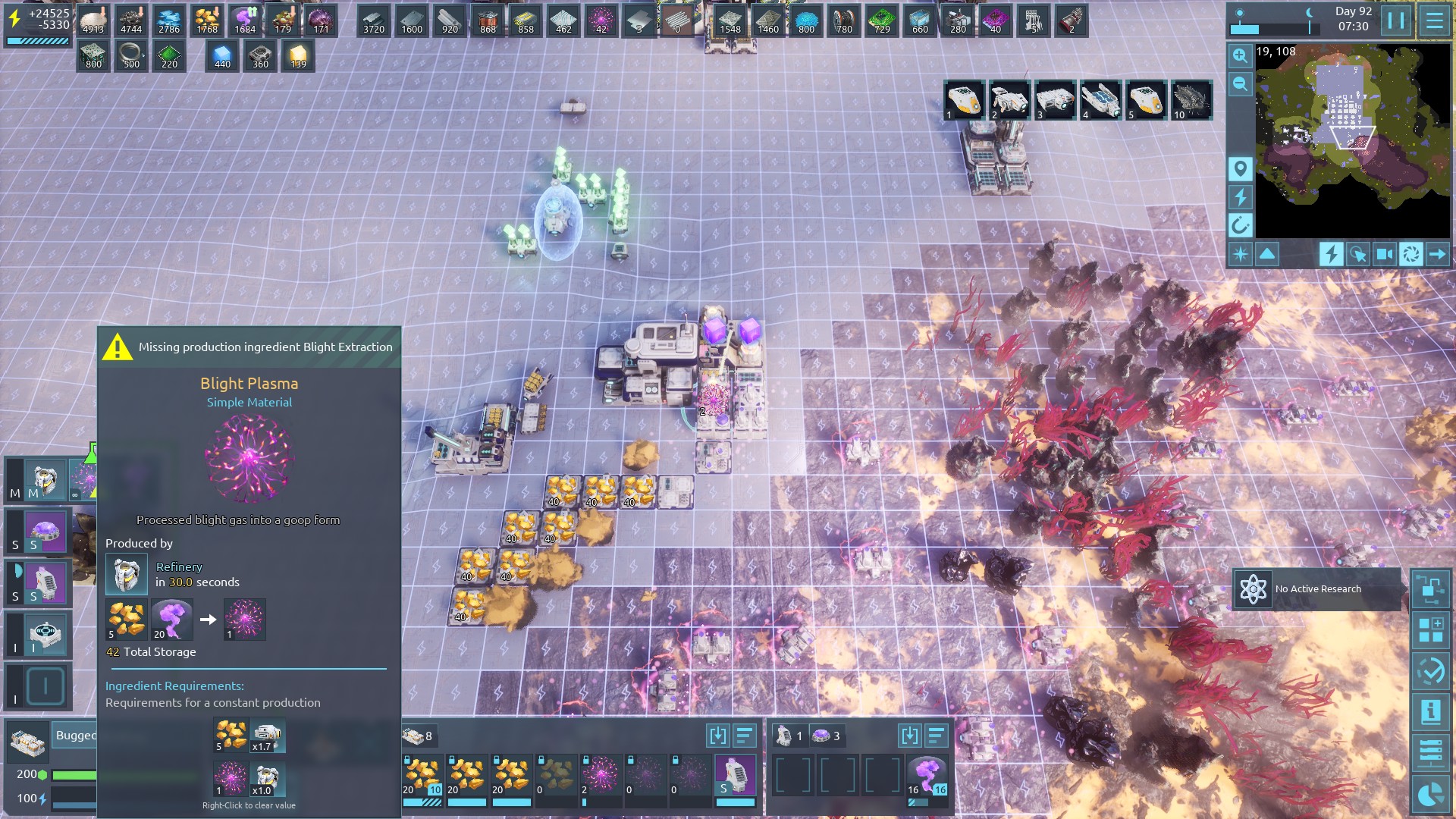The height and width of the screenshot is (819, 1456).
Task: Click the Refinery icon under Produced by
Action: pos(126,574)
